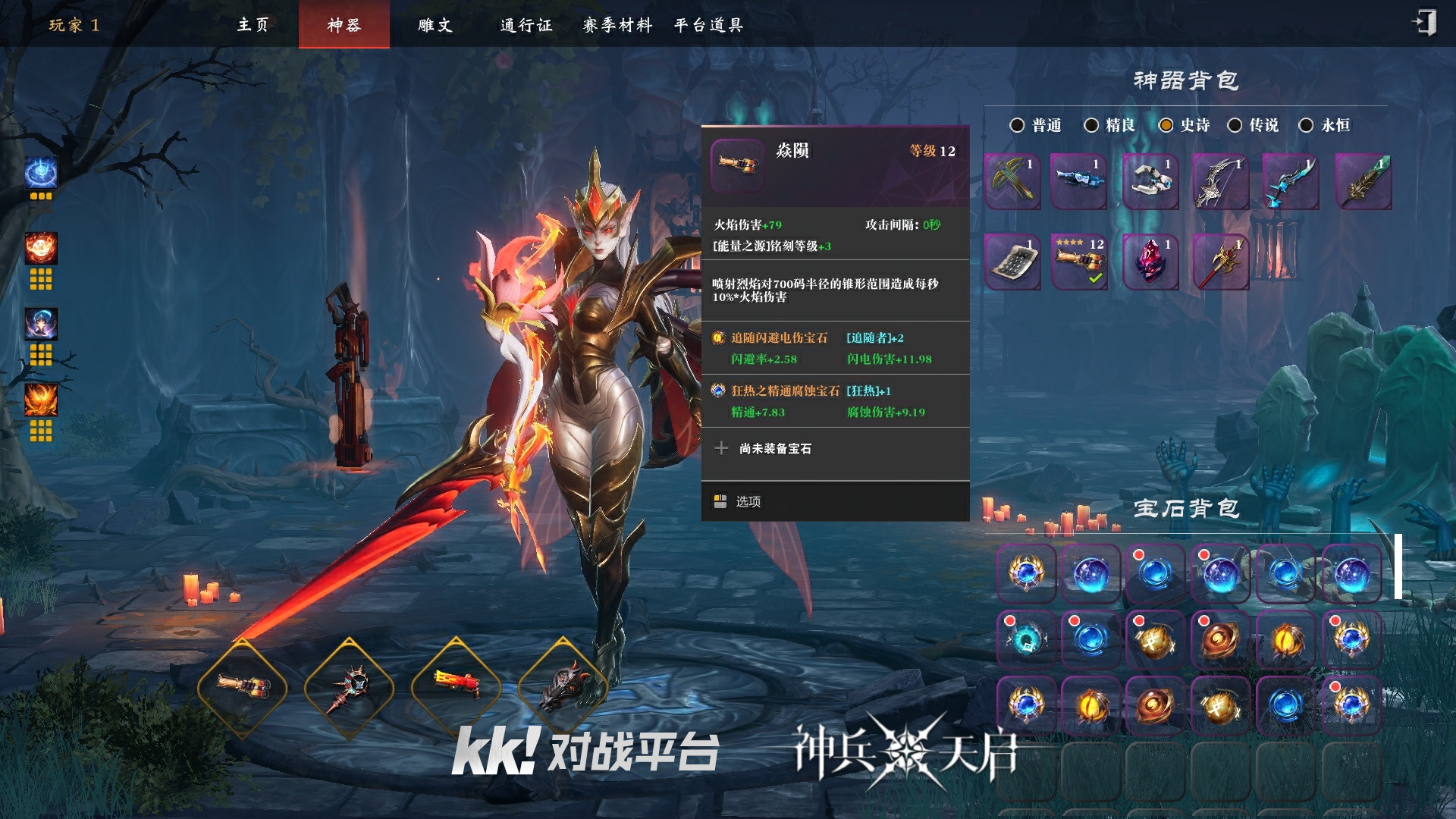Image resolution: width=1456 pixels, height=819 pixels.
Task: Select the 通行证 tab
Action: pos(526,25)
